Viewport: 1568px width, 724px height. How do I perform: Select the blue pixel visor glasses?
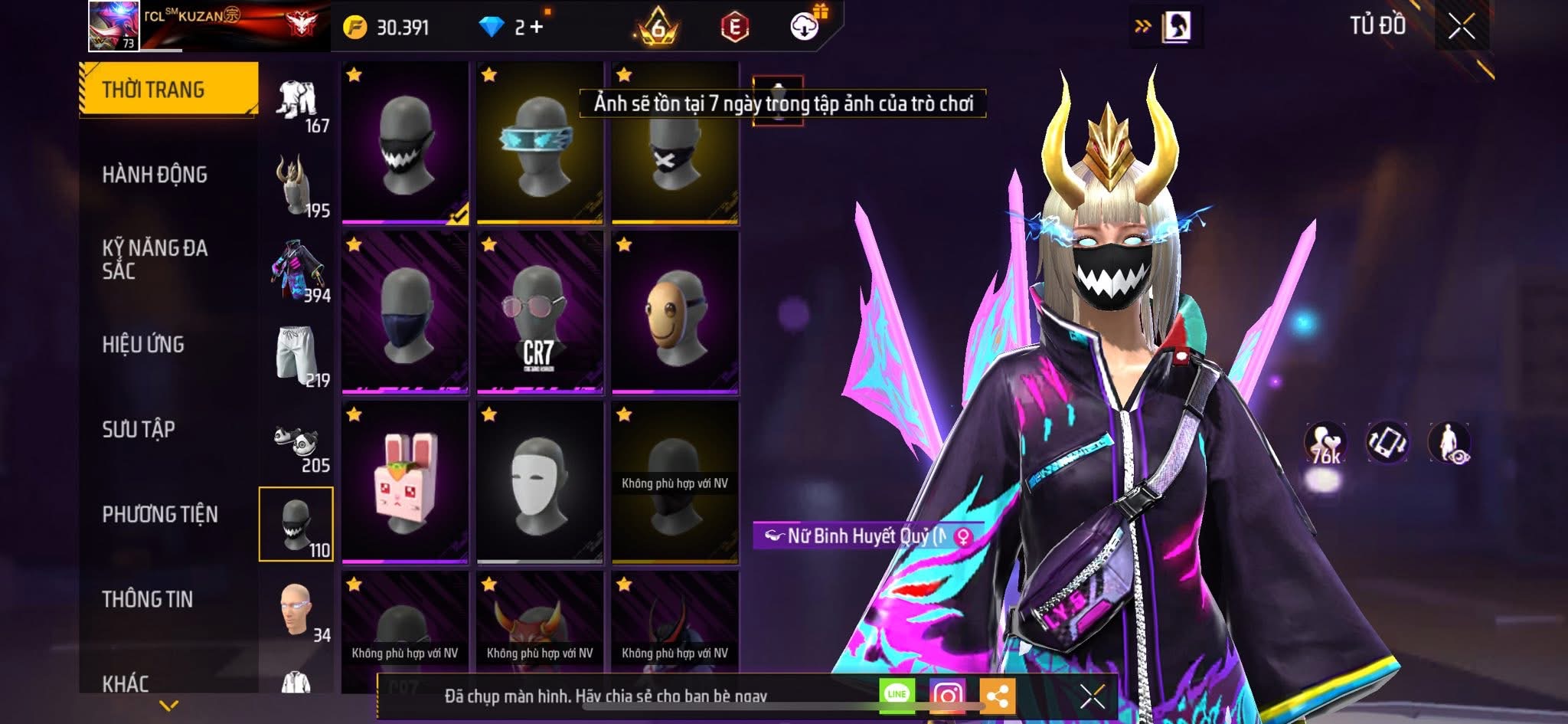[x=540, y=143]
